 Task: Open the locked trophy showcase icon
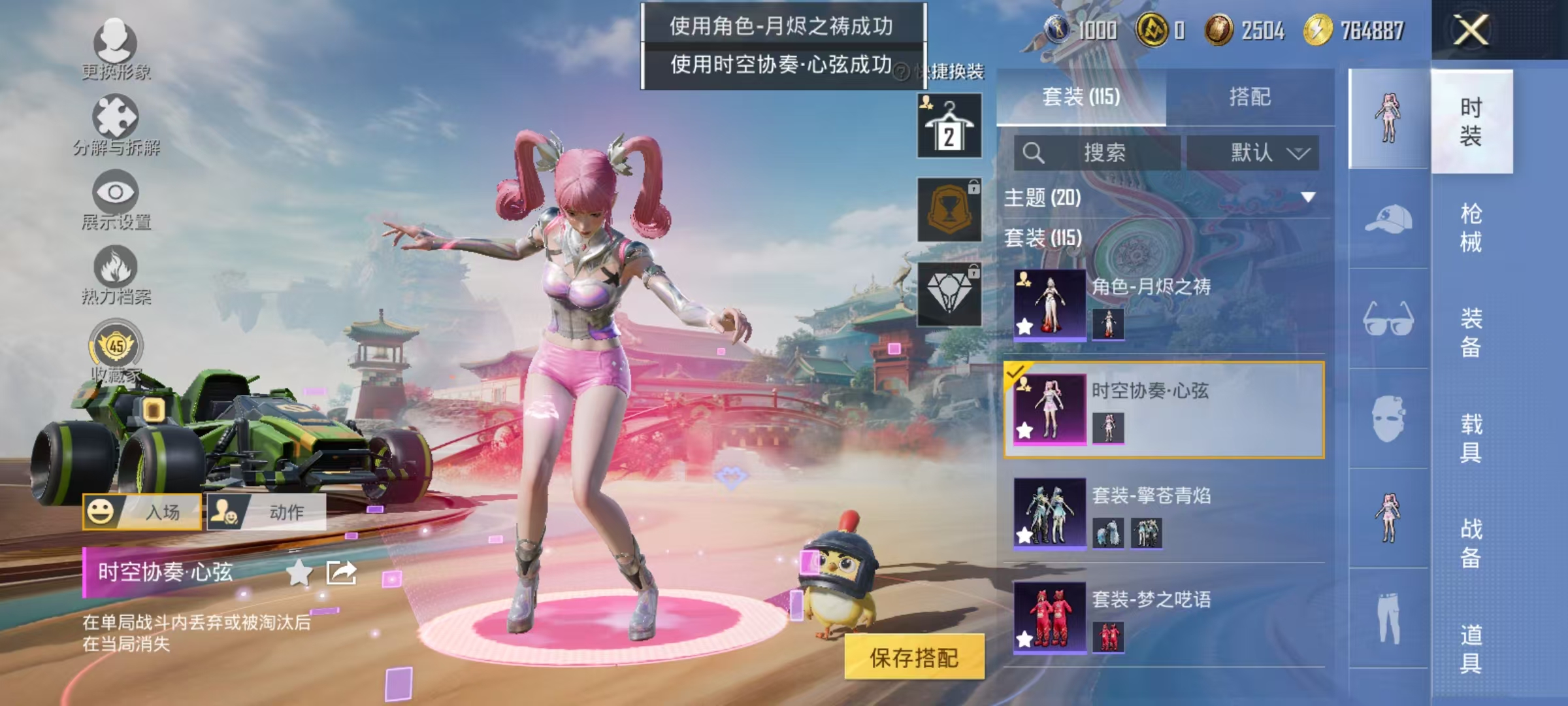point(949,209)
